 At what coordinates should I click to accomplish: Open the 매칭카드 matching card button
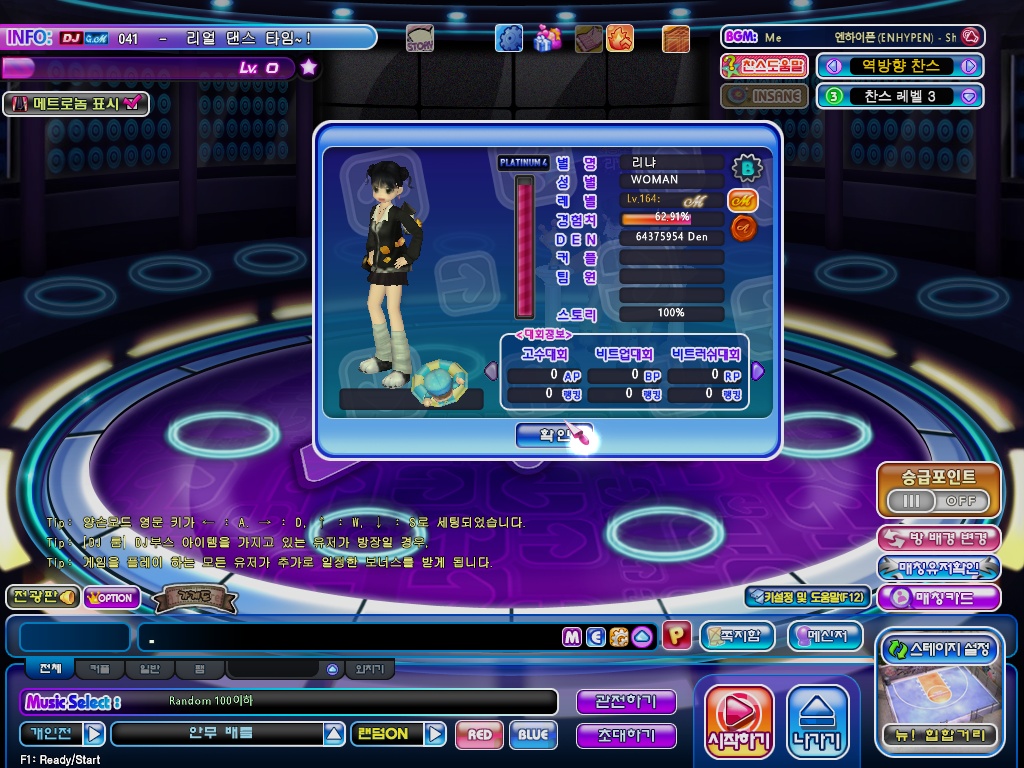coord(938,598)
